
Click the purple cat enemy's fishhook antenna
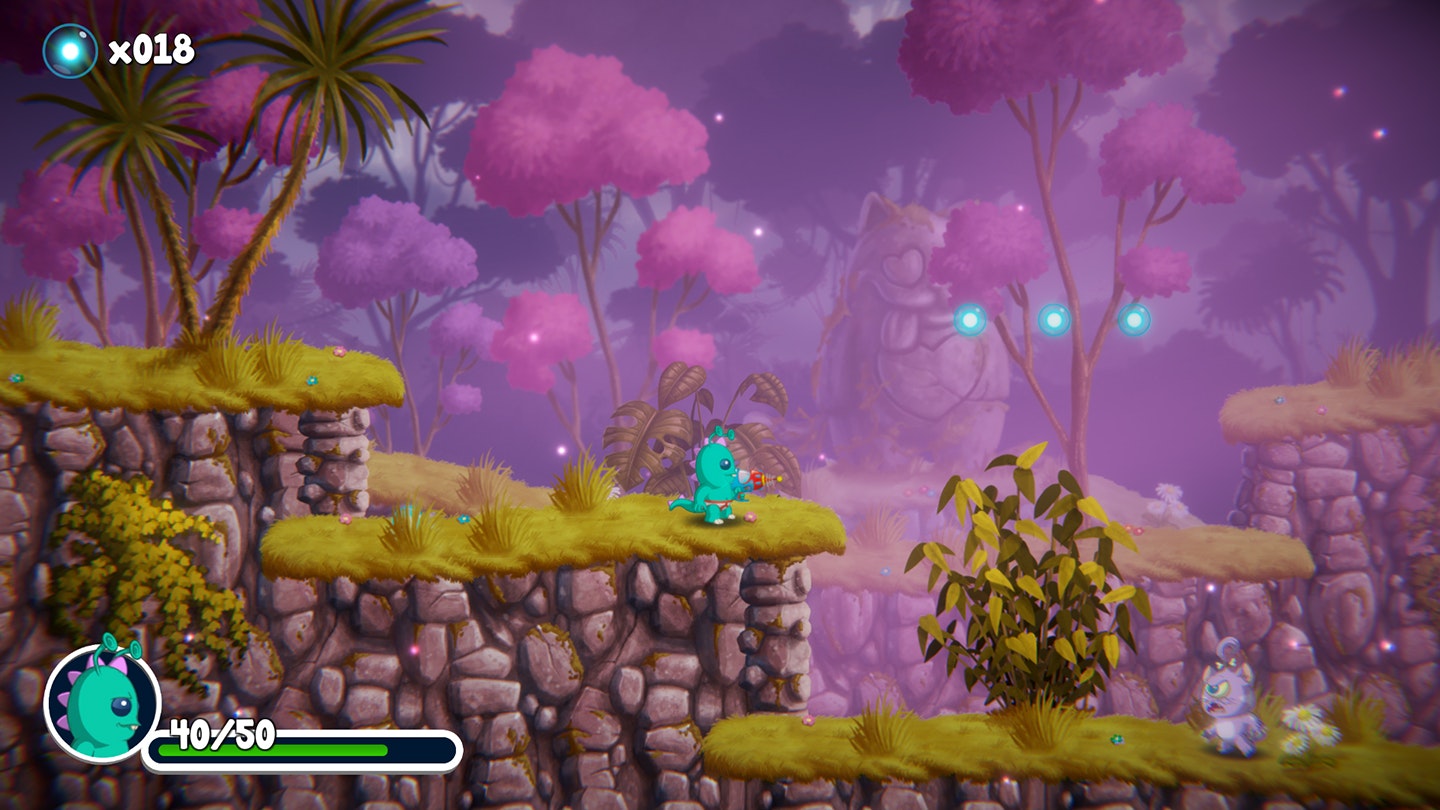[x=1228, y=650]
